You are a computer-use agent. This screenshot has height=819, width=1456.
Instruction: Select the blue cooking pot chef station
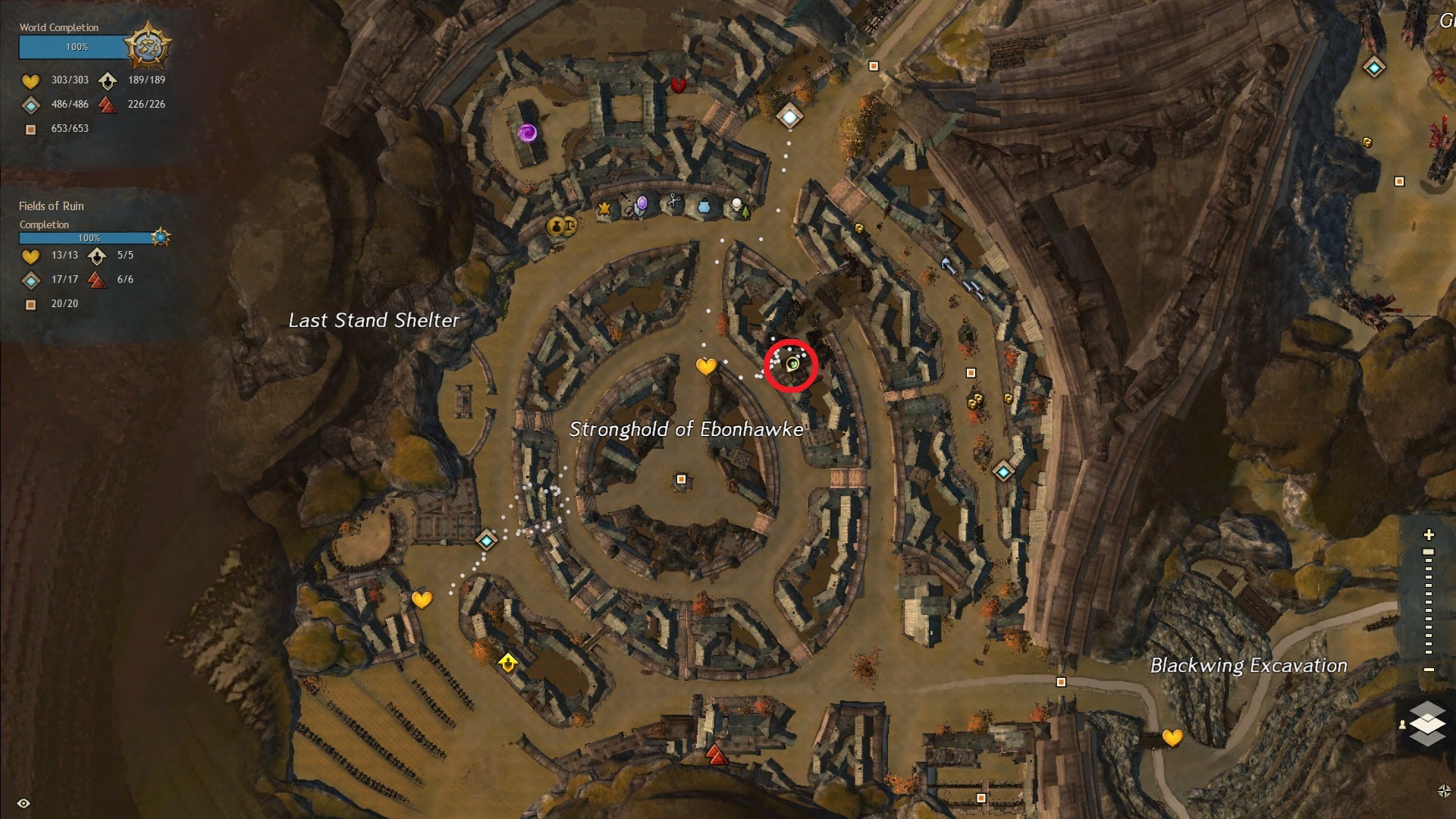coord(704,206)
